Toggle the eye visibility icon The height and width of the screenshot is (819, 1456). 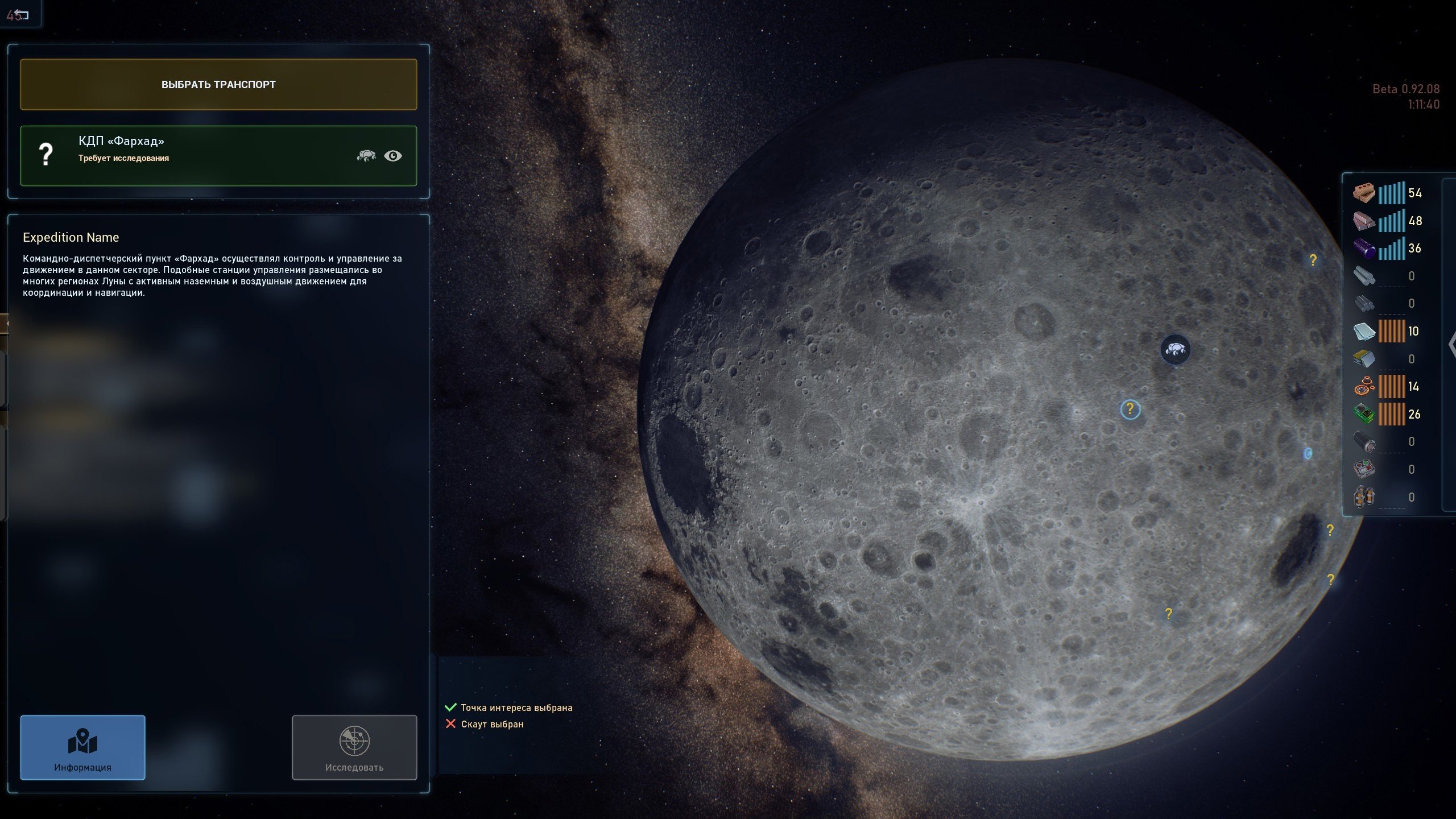(x=392, y=156)
